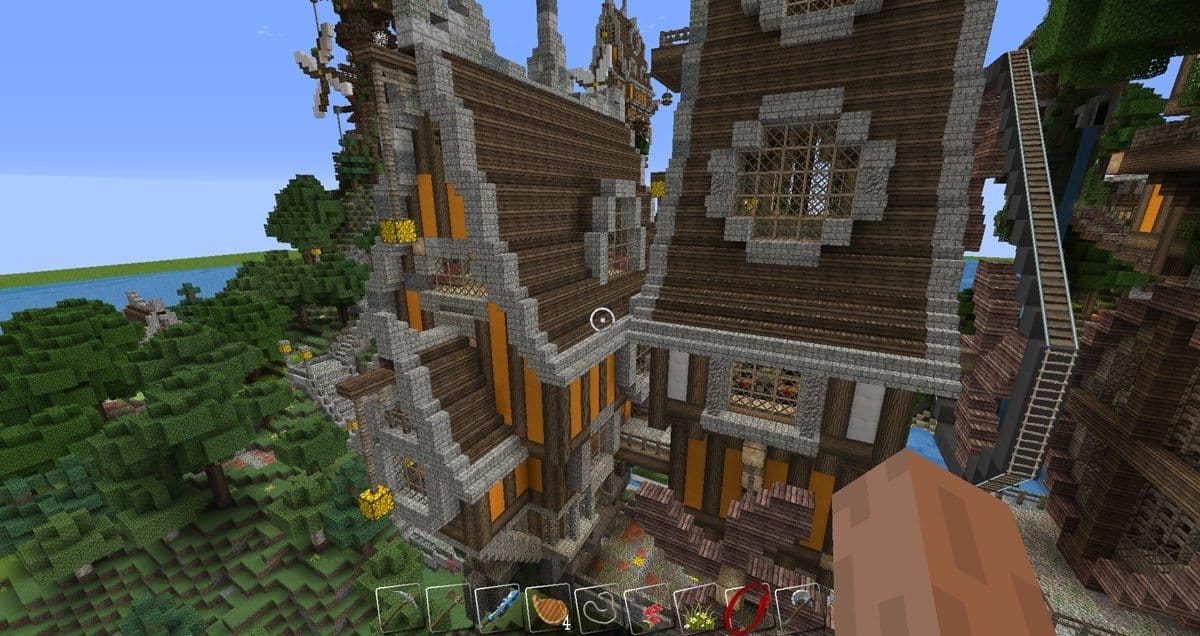Equip the blue diamond sword

499,608
